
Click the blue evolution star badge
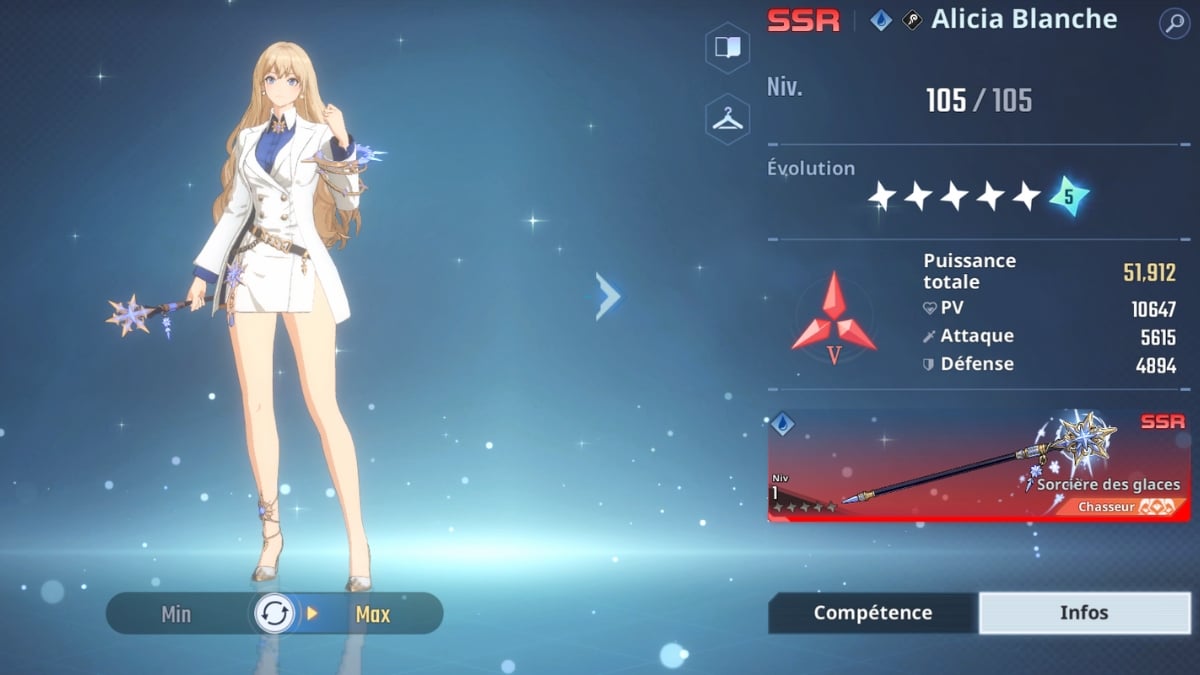point(1068,197)
